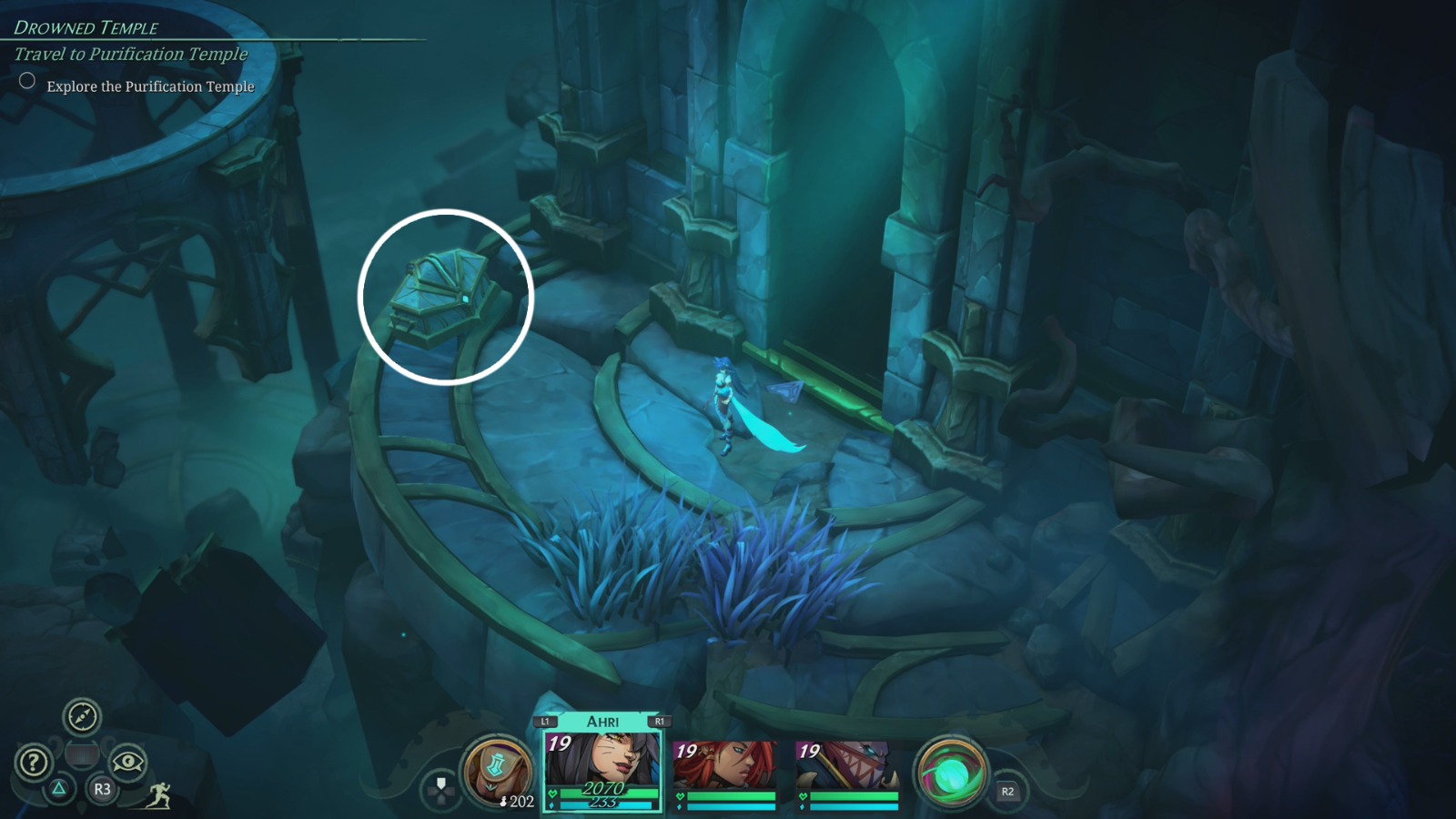Click the Triangle controller button icon
Screen dimensions: 1456x819
tap(58, 791)
